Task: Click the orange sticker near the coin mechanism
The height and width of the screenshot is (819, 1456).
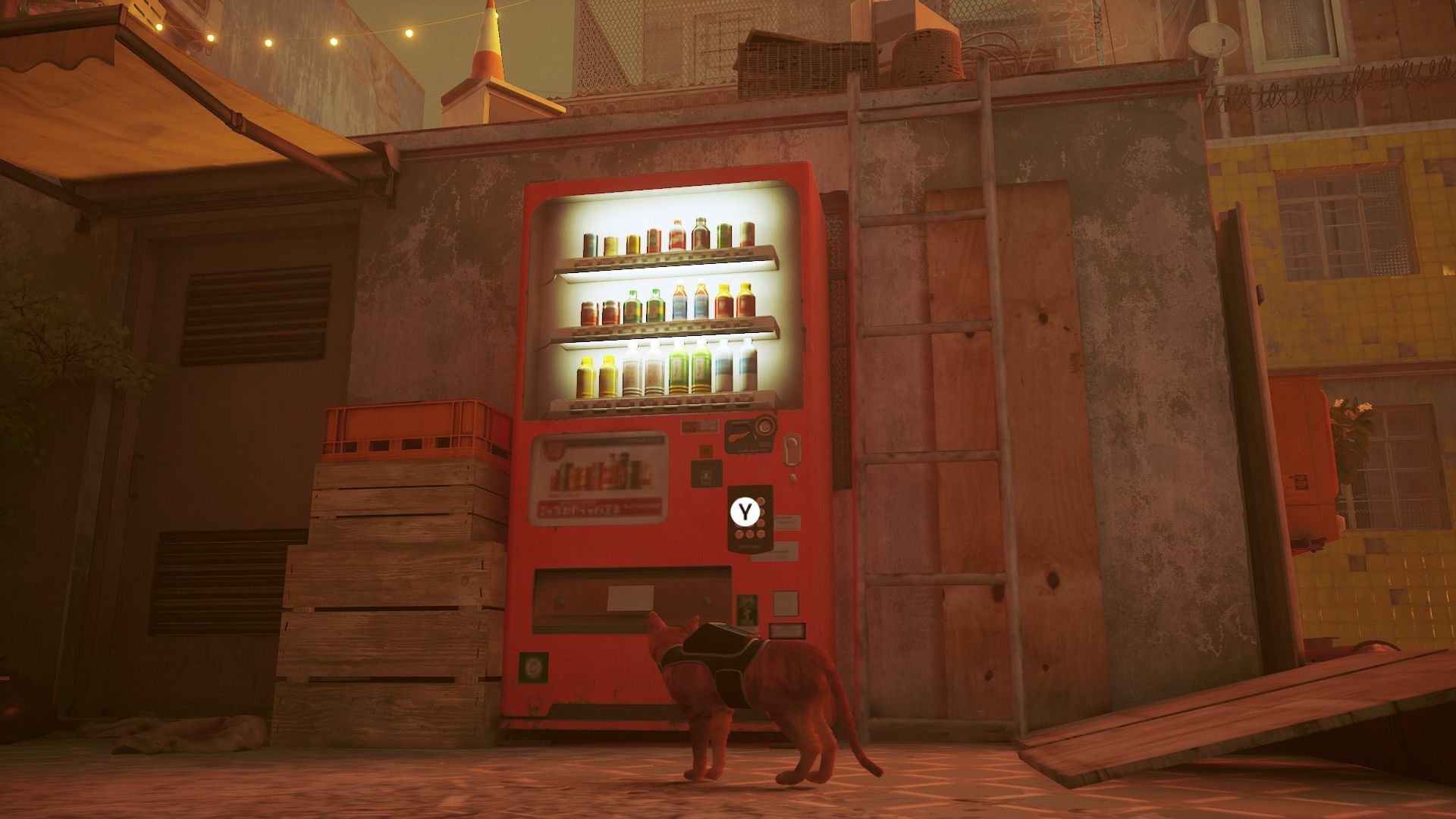Action: pos(706,450)
